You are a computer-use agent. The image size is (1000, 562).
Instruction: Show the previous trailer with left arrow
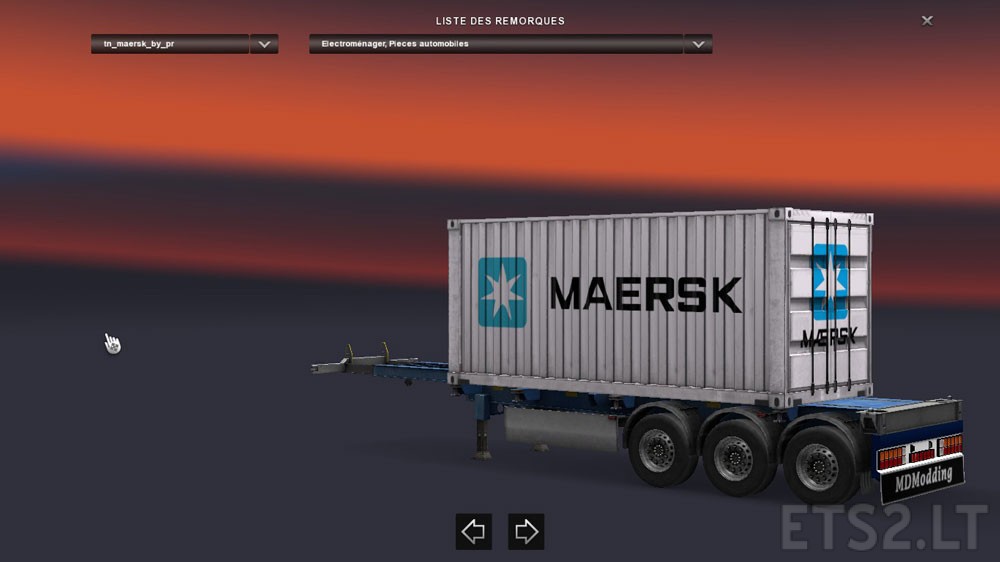(473, 531)
